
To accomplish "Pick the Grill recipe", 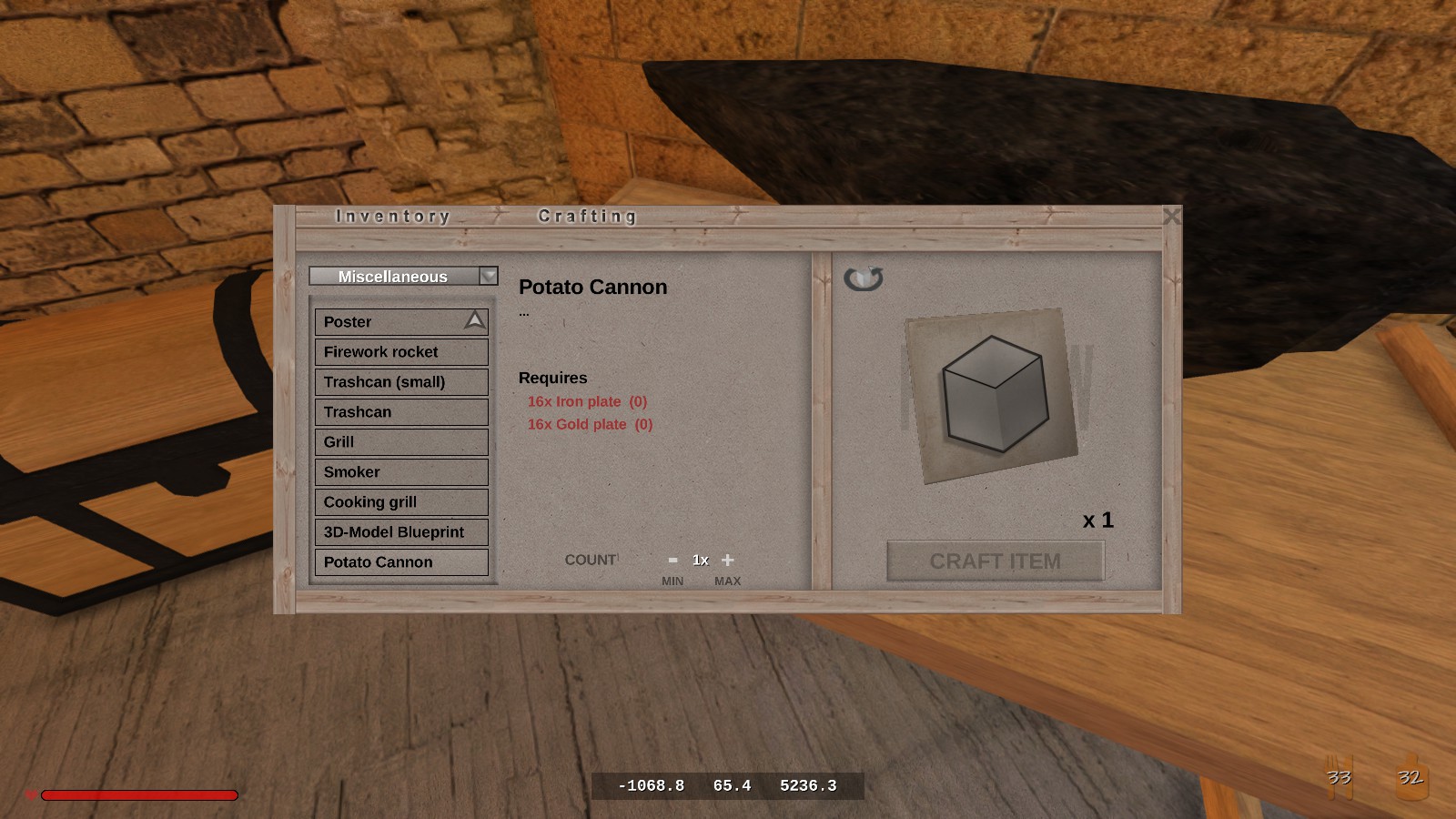I will [400, 442].
